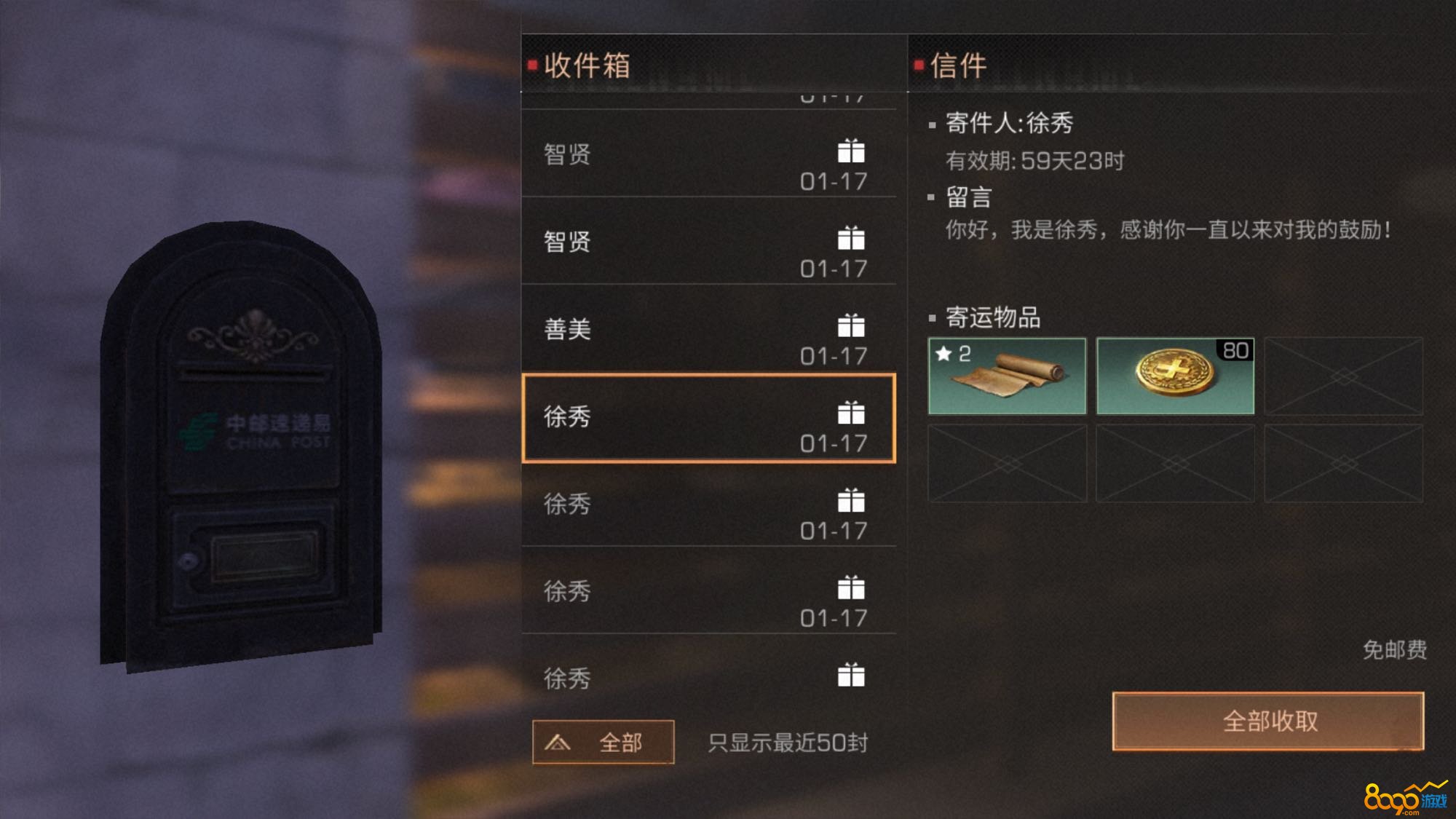Select the scroll item with star 2

click(x=1007, y=376)
